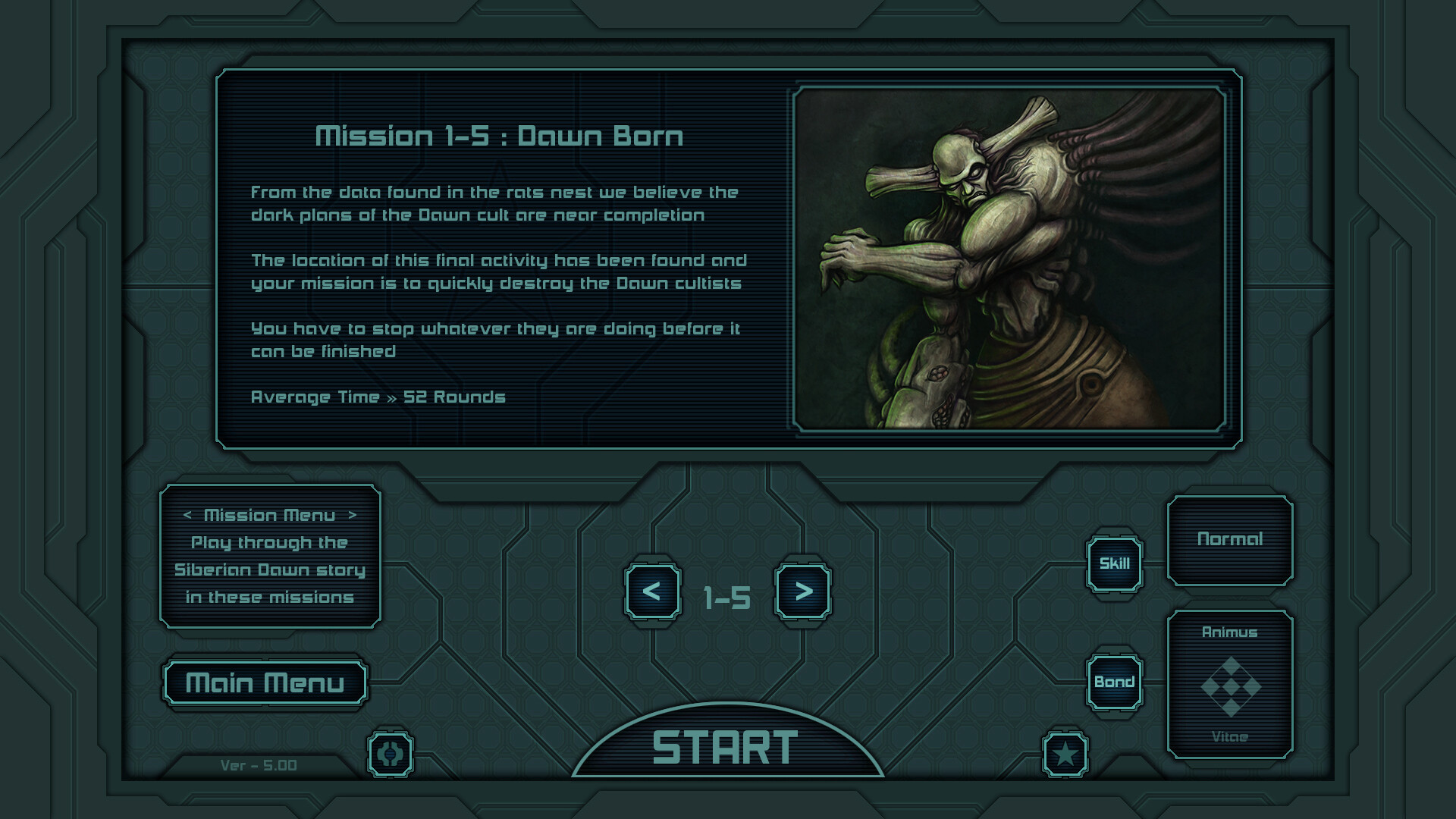
Task: Open the Bond panel icon
Action: [1114, 680]
